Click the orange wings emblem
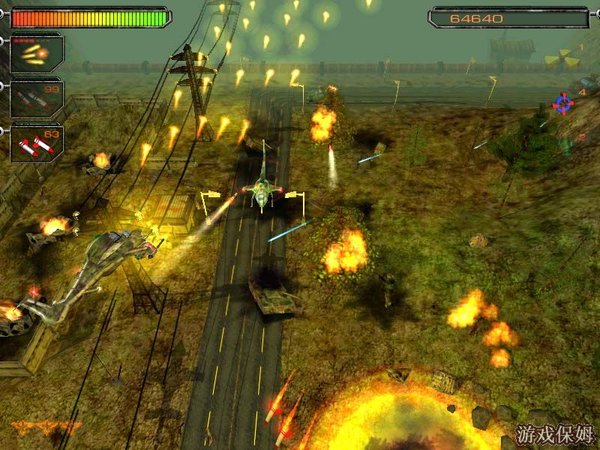Screen dimensions: 600x450 [x=46, y=427]
